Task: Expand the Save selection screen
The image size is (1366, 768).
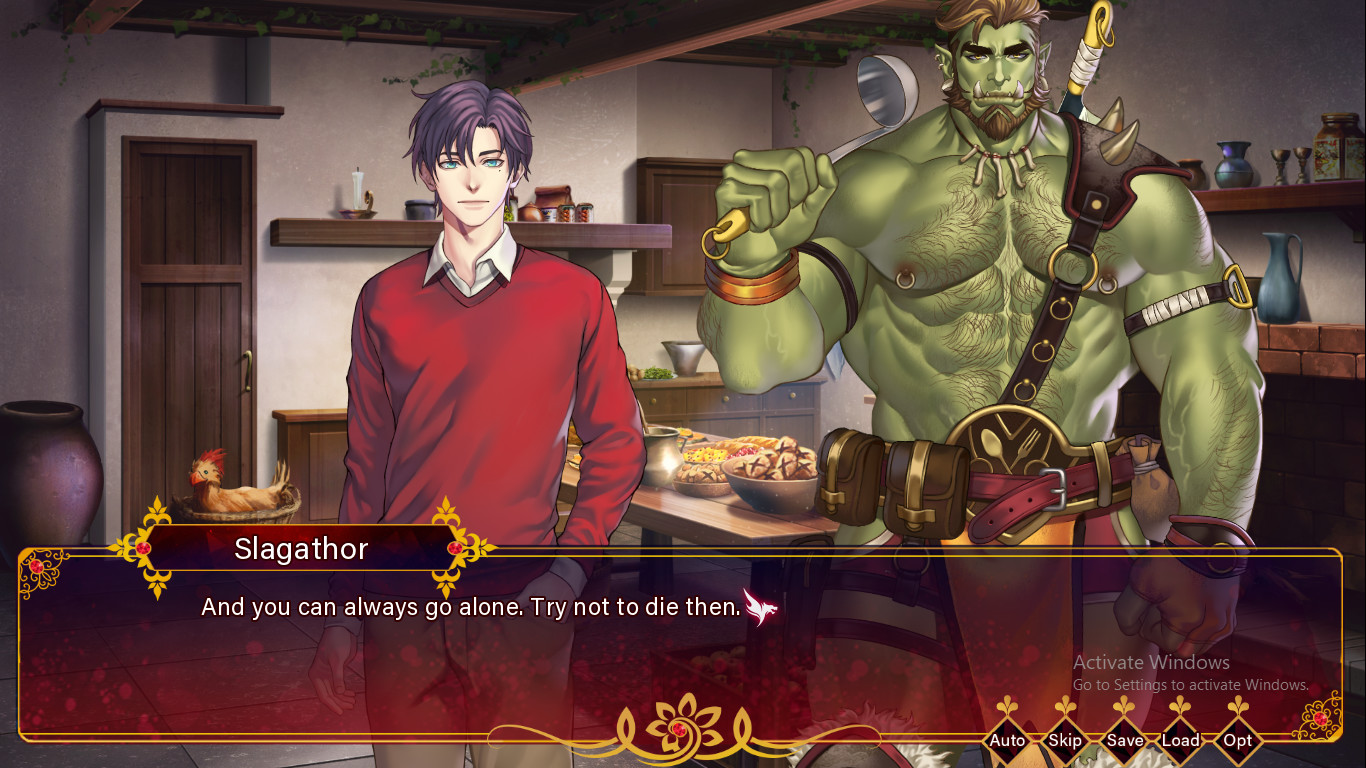Action: pyautogui.click(x=1126, y=741)
